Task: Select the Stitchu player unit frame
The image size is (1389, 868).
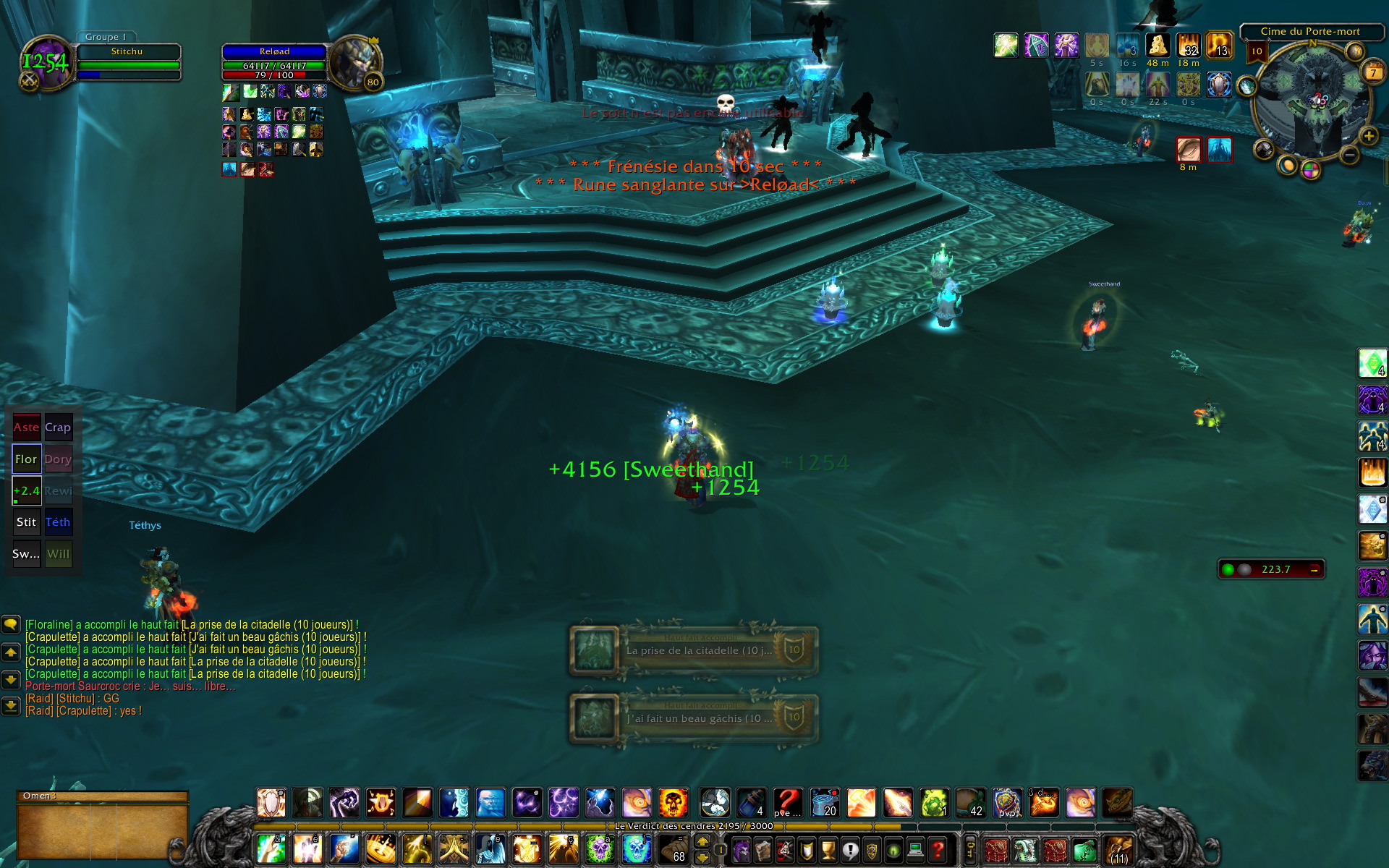Action: pyautogui.click(x=128, y=62)
